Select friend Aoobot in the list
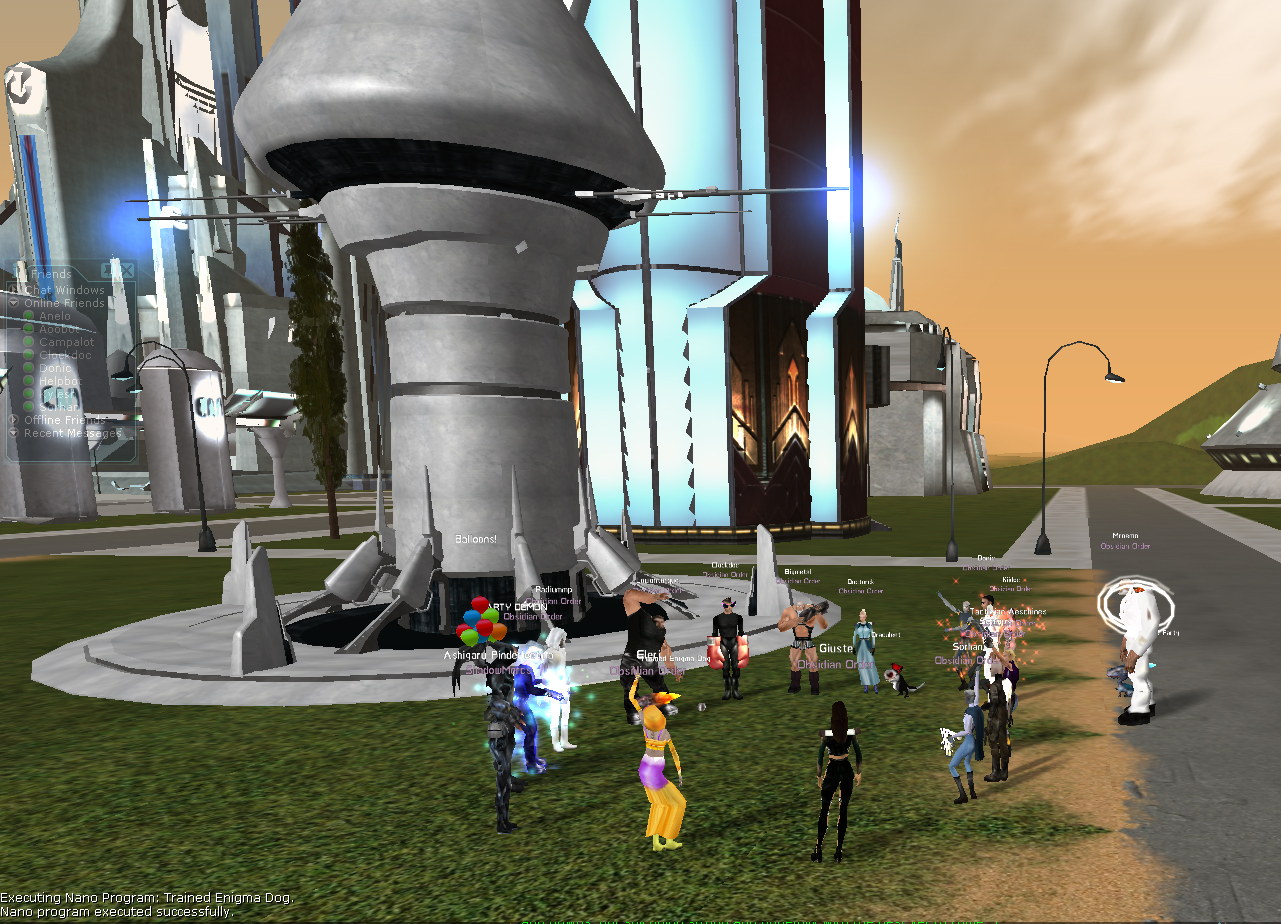 click(x=59, y=329)
